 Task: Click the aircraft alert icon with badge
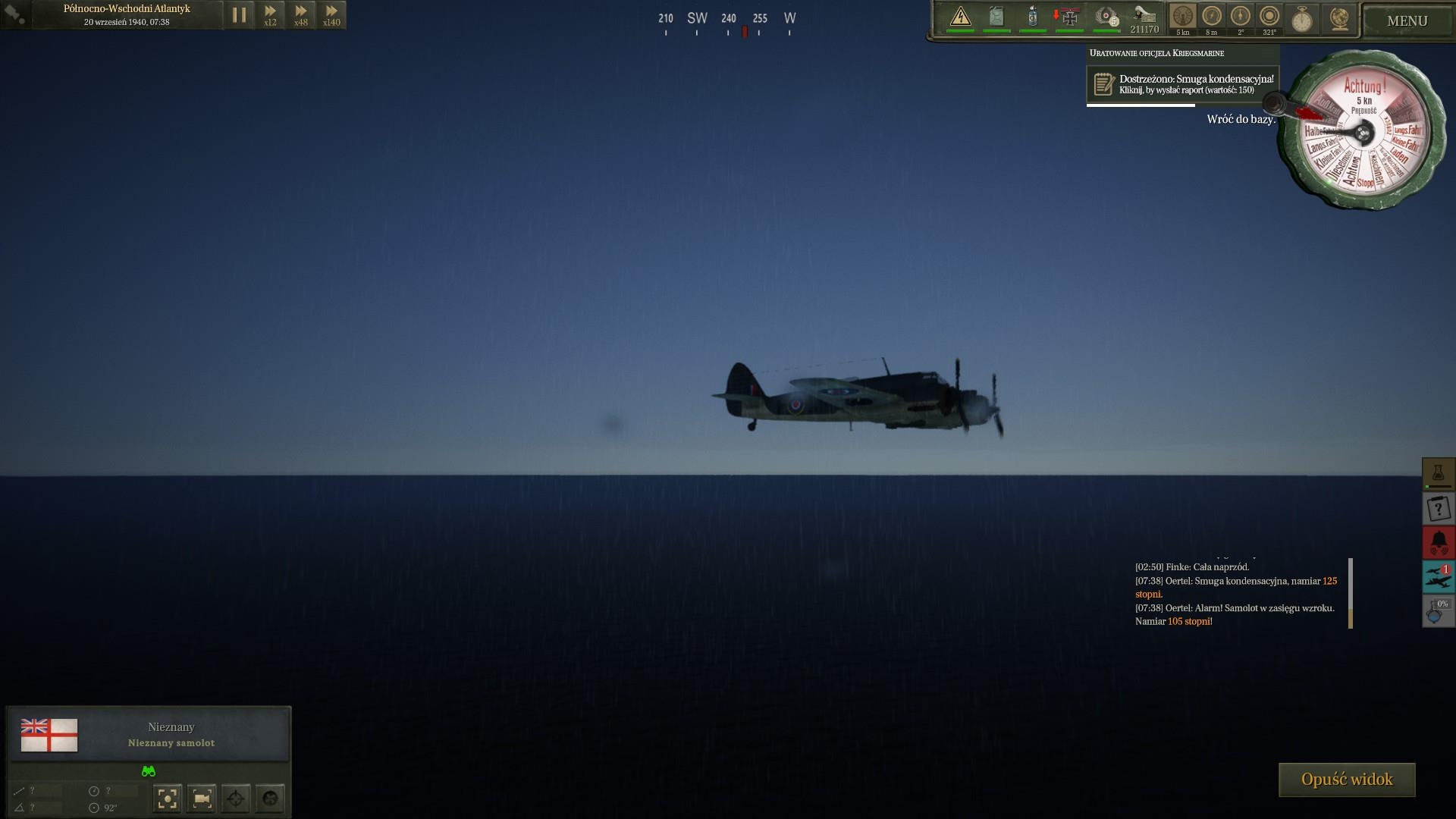(x=1438, y=577)
